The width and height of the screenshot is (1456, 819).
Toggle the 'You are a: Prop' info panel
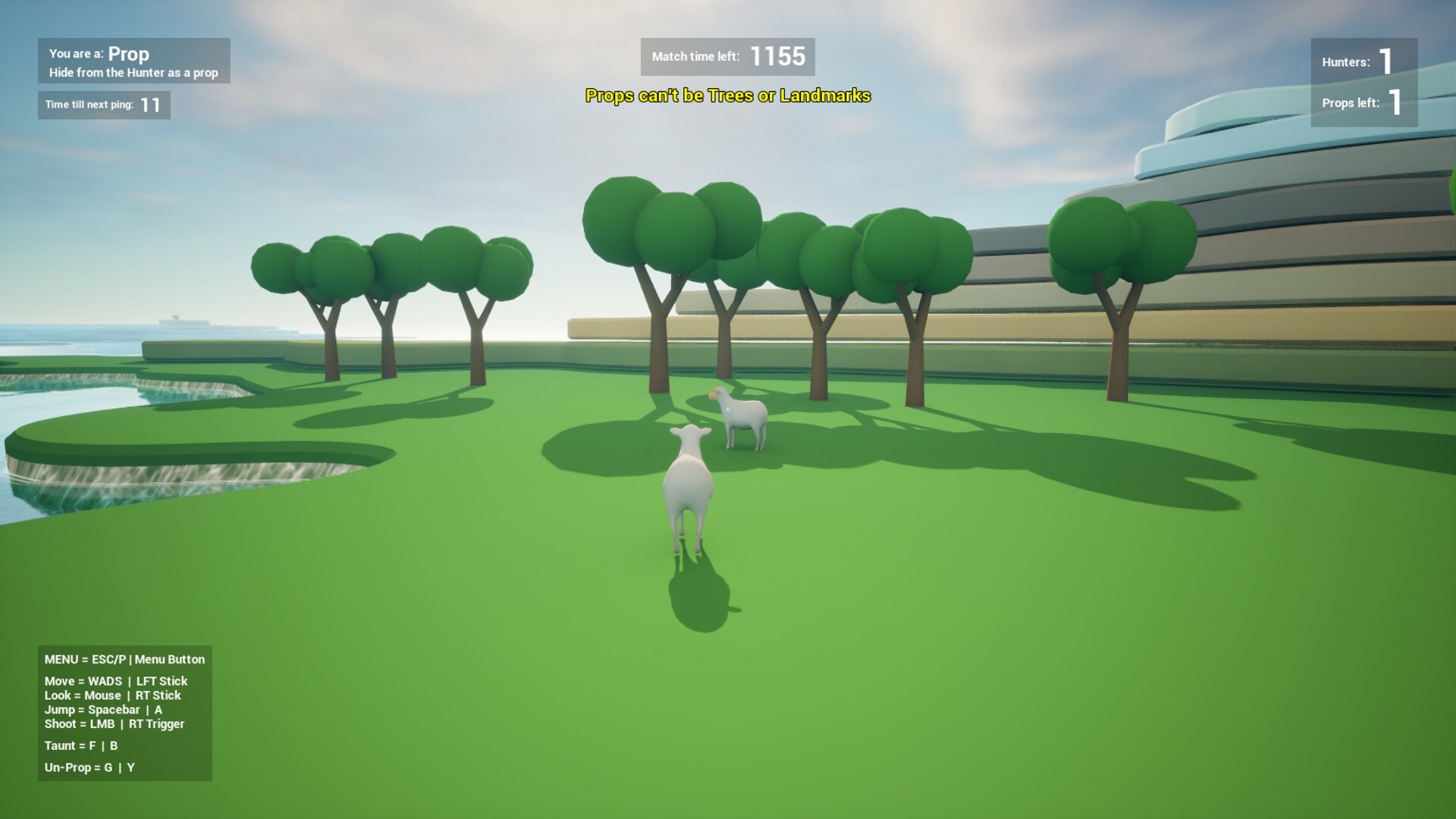[133, 61]
